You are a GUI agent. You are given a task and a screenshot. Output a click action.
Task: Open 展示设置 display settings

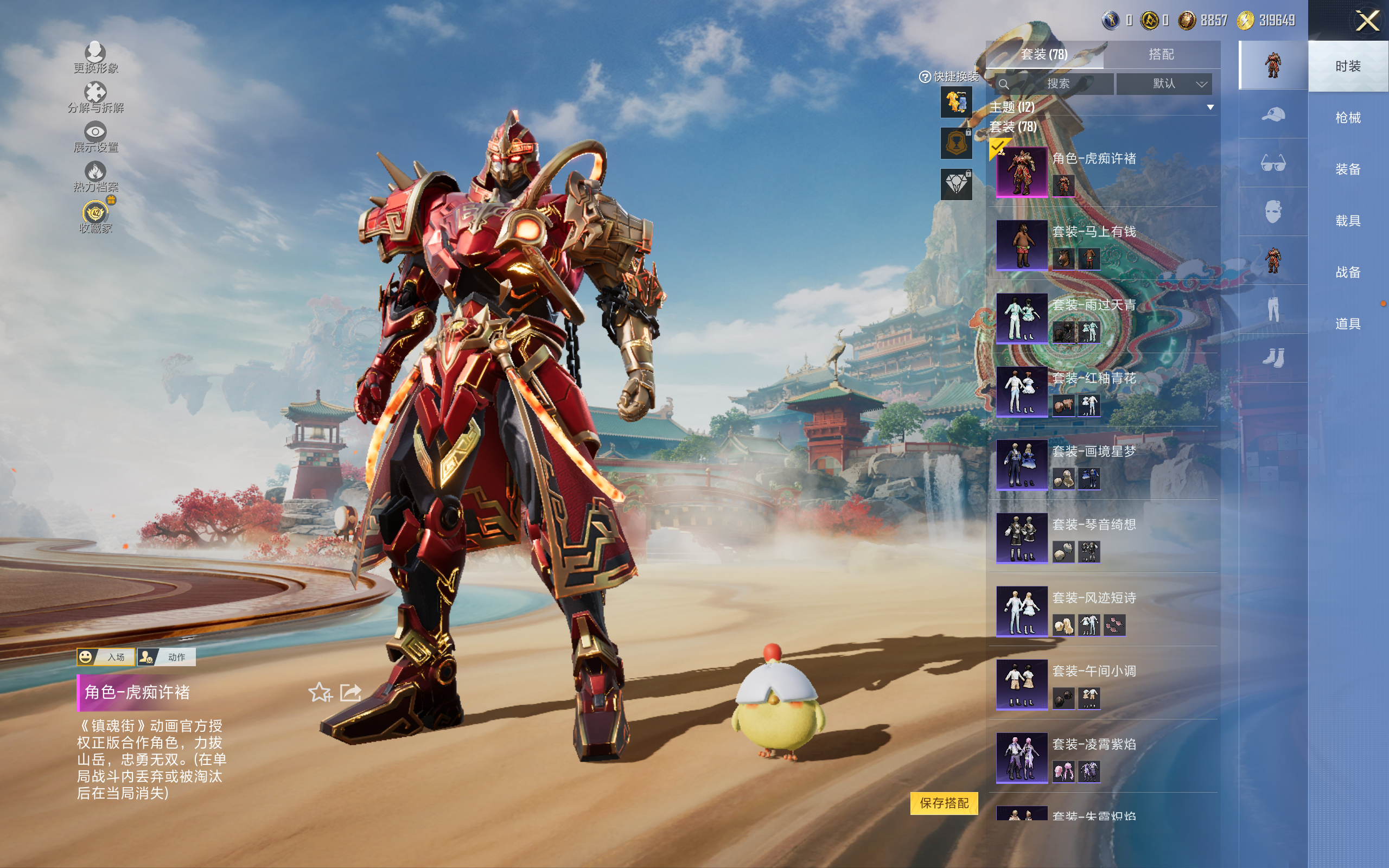coord(95,137)
